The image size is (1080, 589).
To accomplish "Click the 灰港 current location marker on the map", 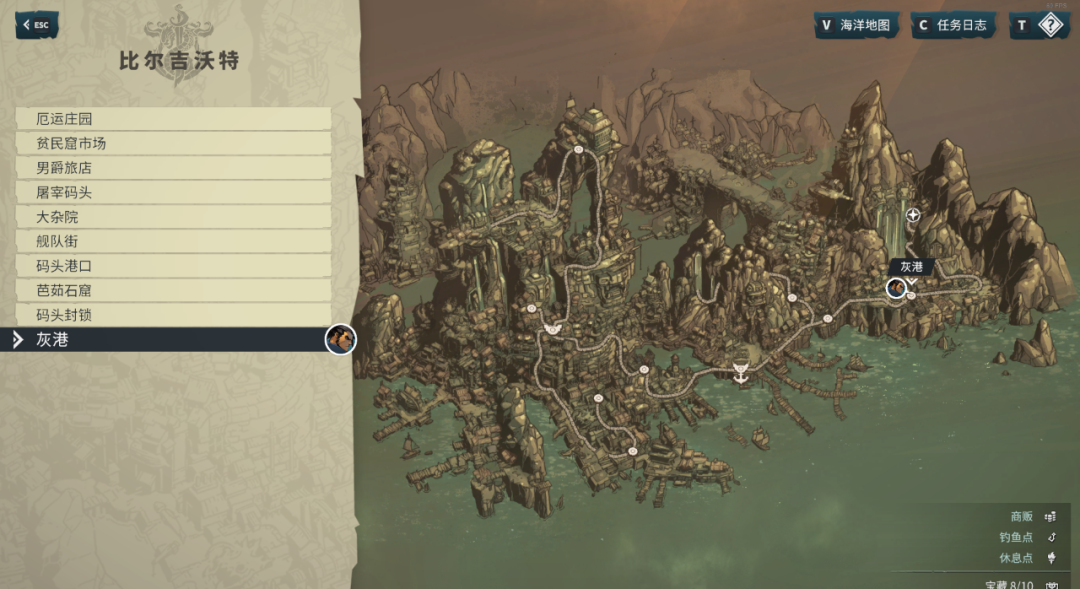I will tap(896, 288).
